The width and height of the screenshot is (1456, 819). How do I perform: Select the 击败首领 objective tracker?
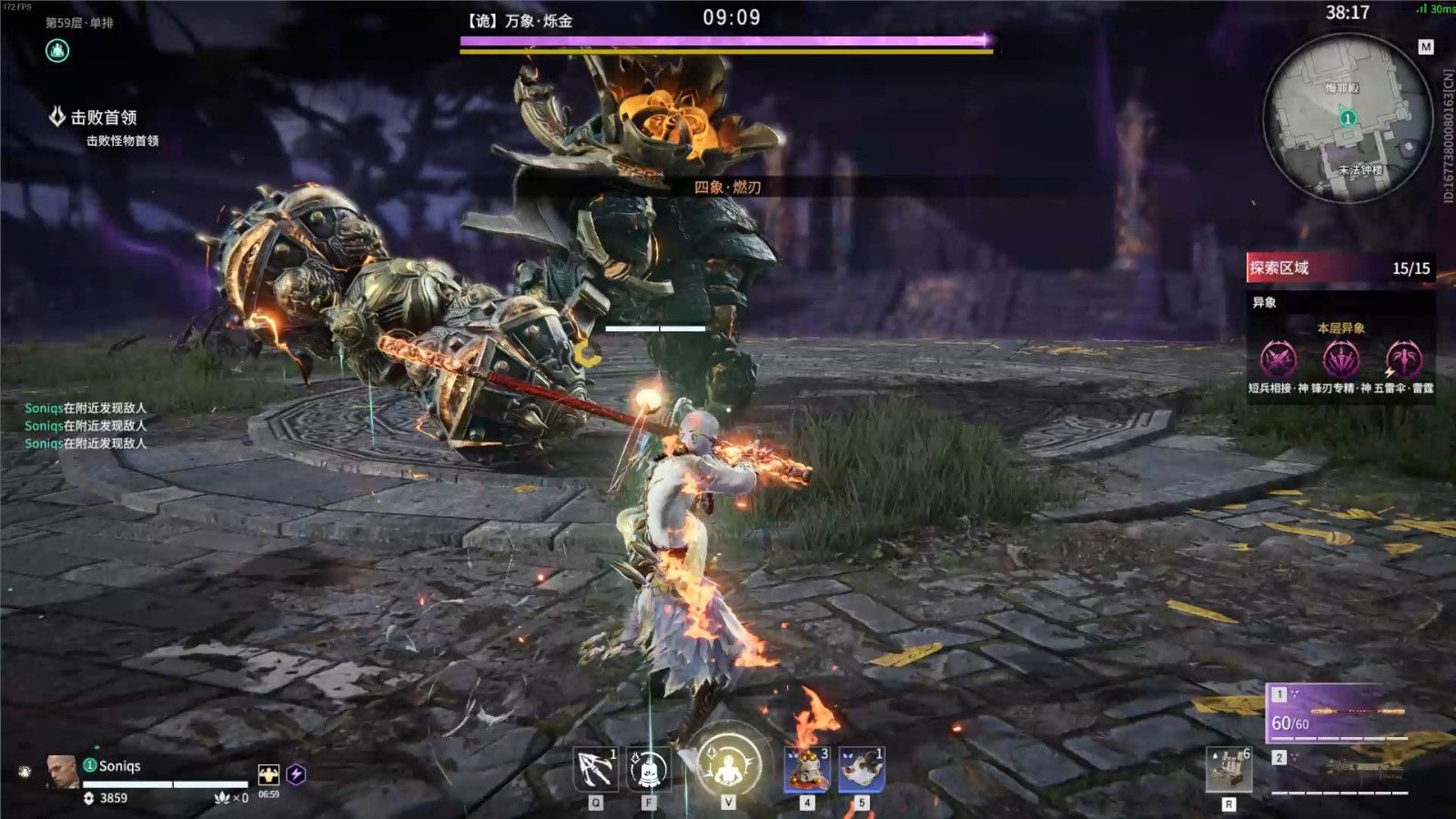[x=103, y=117]
